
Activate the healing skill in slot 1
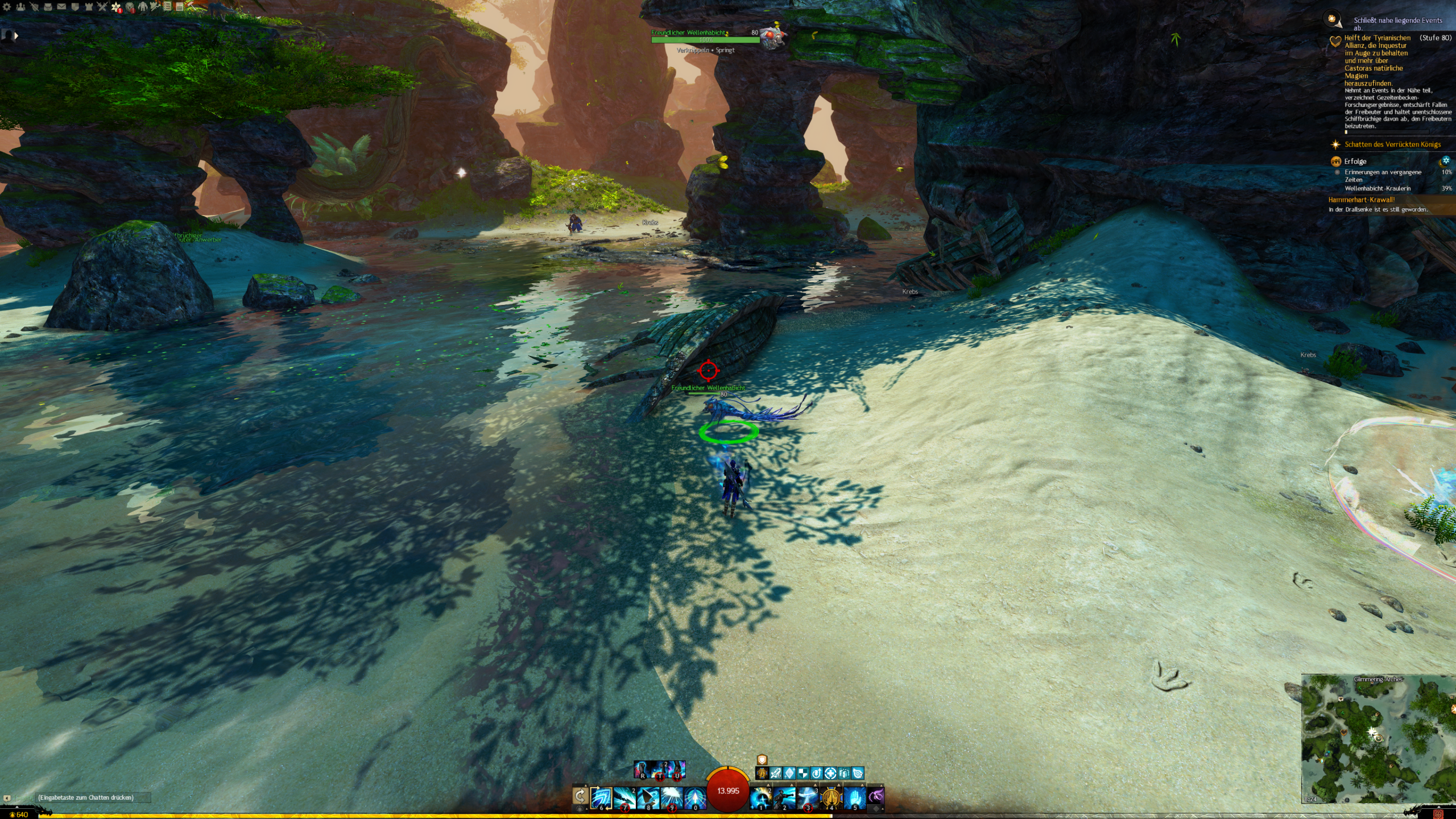(761, 797)
